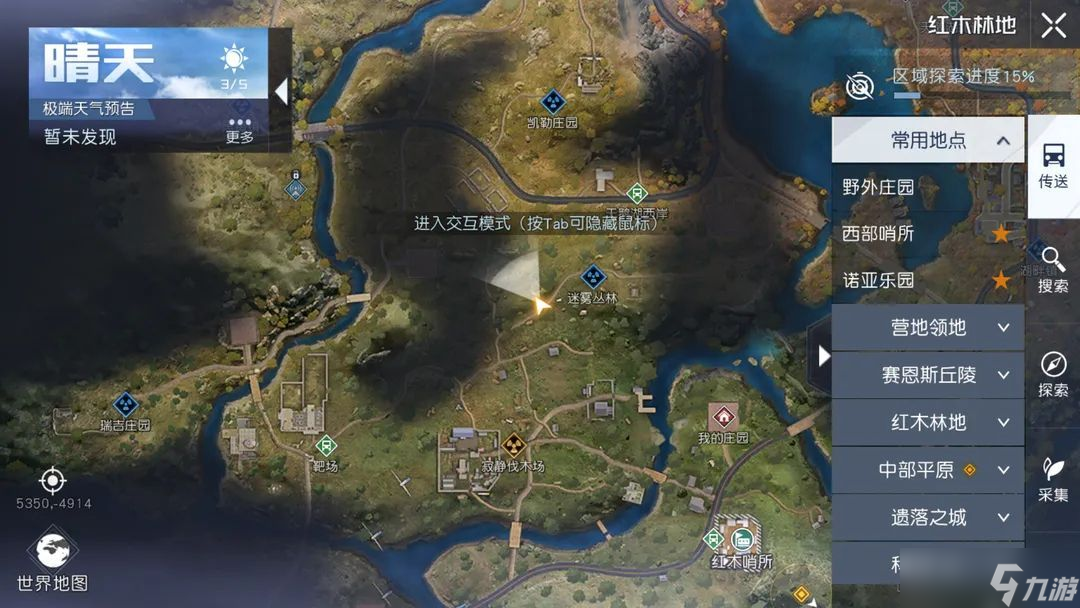Toggle the hide-markers eye icon

coord(859,87)
